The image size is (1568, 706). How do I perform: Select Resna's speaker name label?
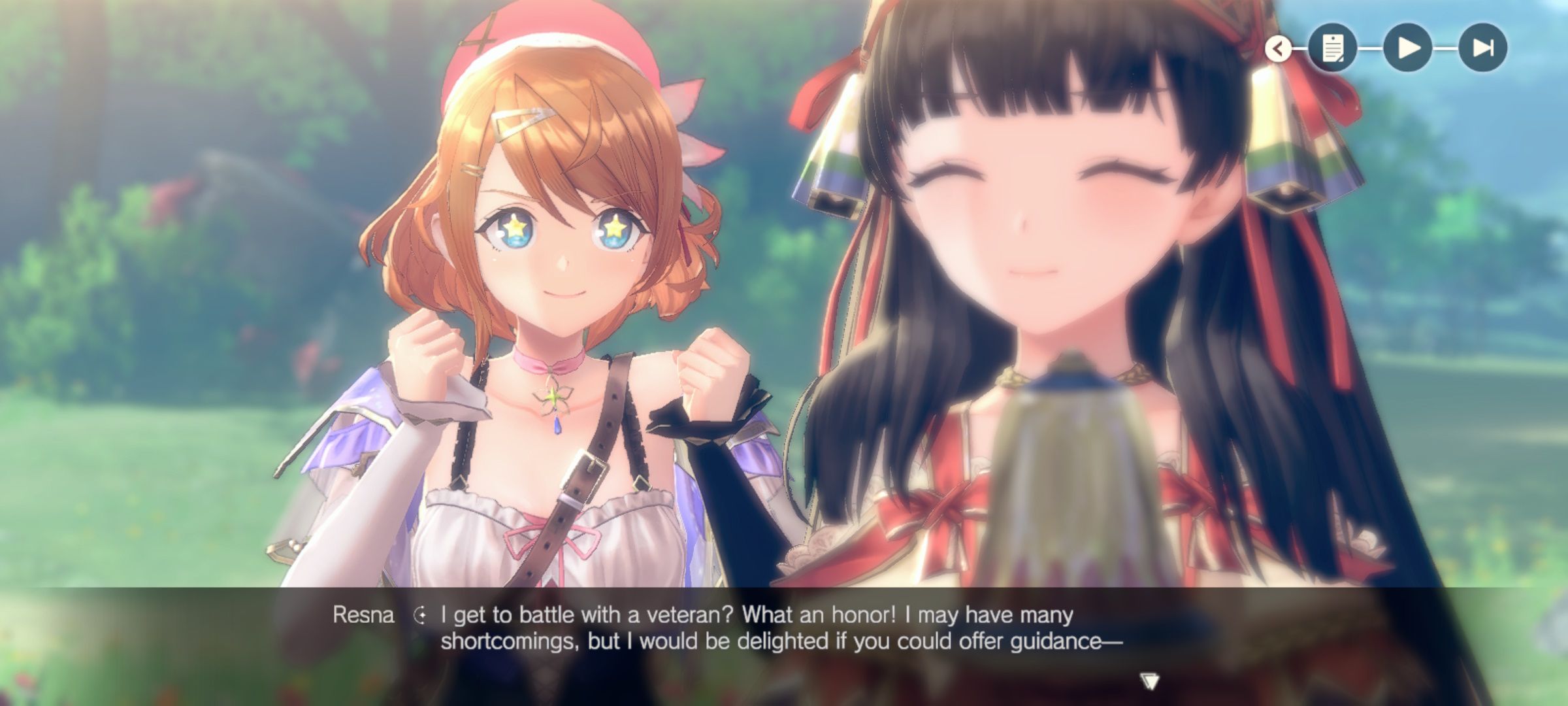tap(364, 613)
